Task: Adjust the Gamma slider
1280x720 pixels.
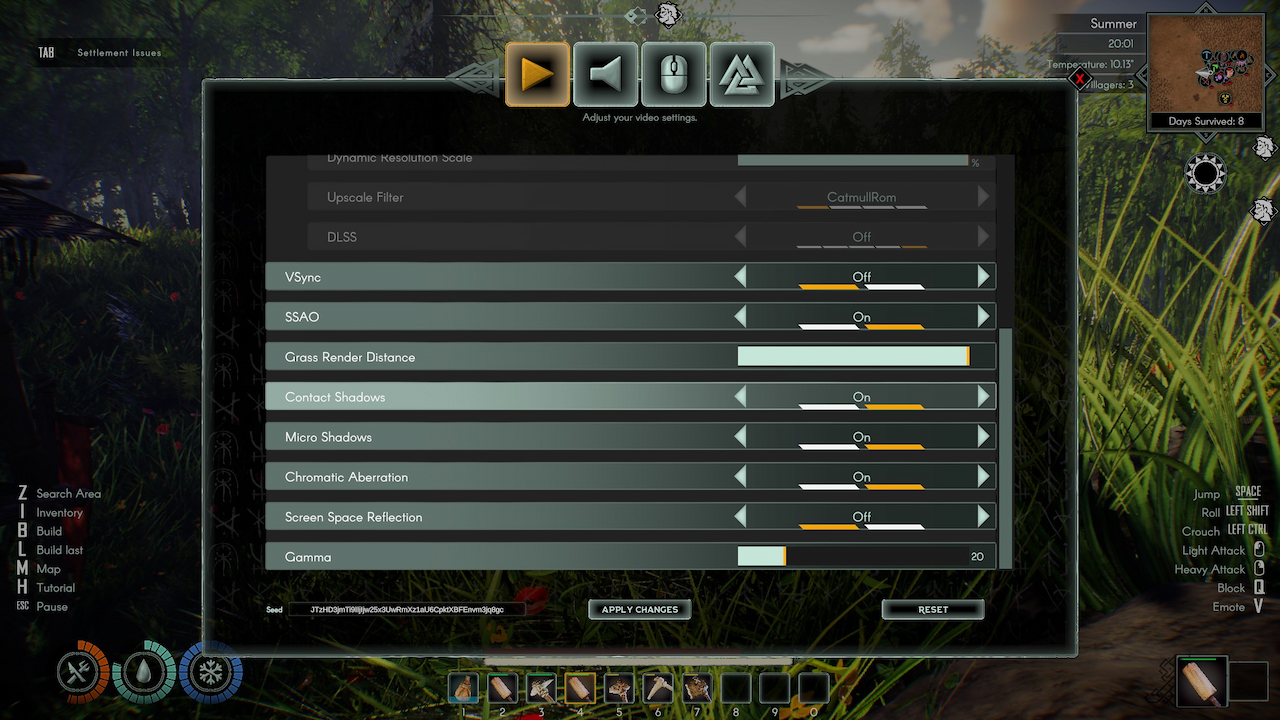Action: 785,555
